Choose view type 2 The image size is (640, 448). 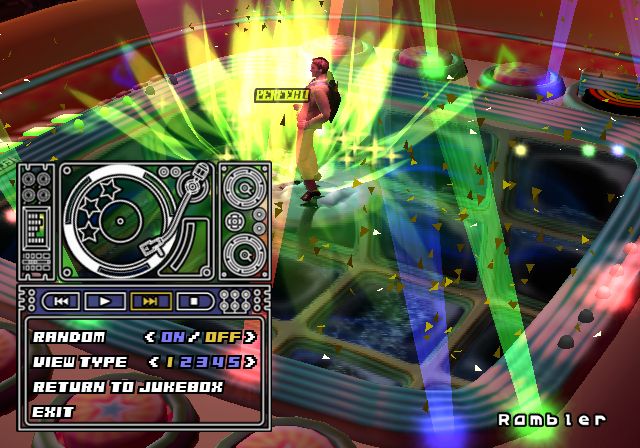(189, 361)
